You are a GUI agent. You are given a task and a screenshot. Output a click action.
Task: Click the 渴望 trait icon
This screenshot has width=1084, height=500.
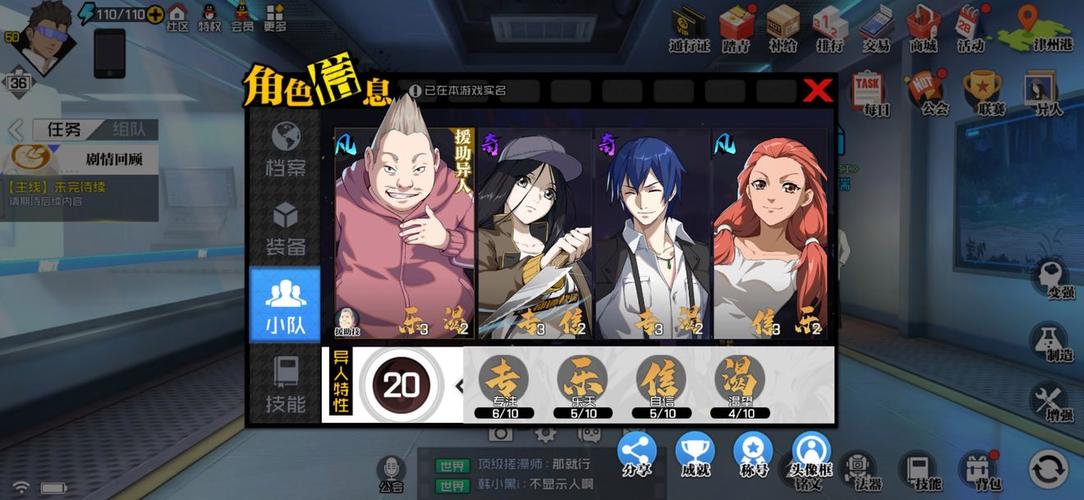coord(741,380)
